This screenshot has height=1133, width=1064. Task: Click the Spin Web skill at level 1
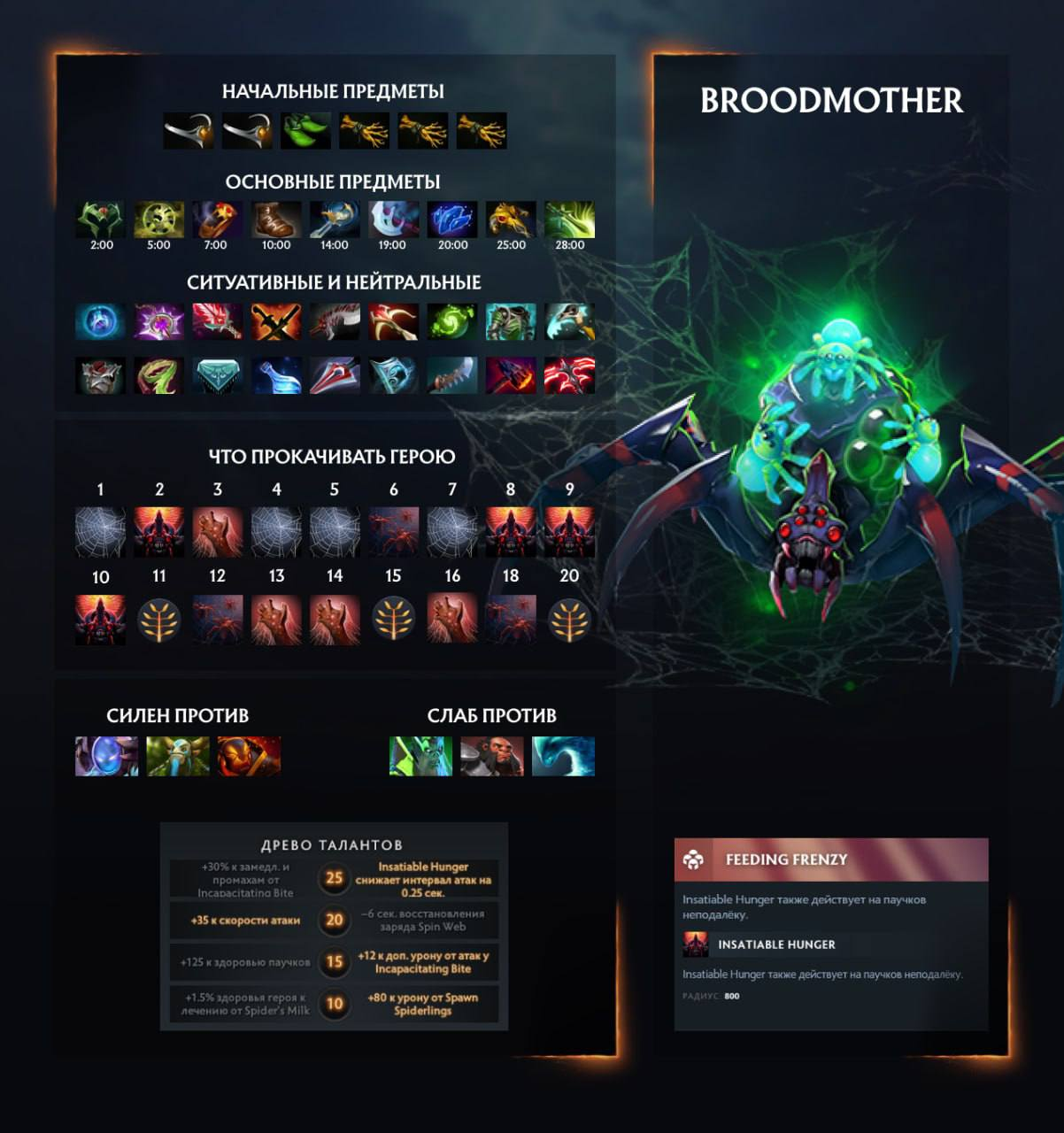pyautogui.click(x=101, y=532)
